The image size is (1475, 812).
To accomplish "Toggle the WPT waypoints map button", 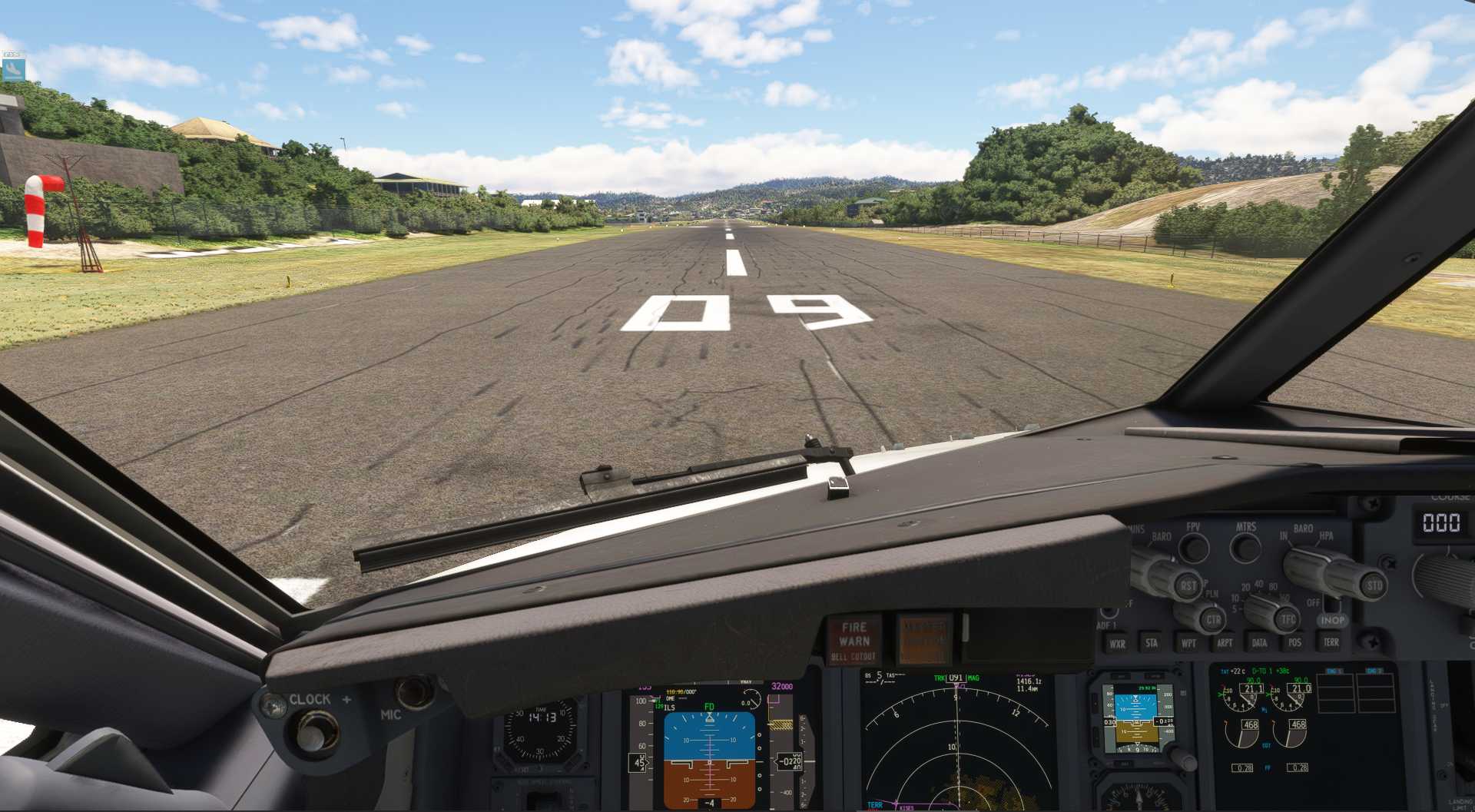I will pos(1188,643).
